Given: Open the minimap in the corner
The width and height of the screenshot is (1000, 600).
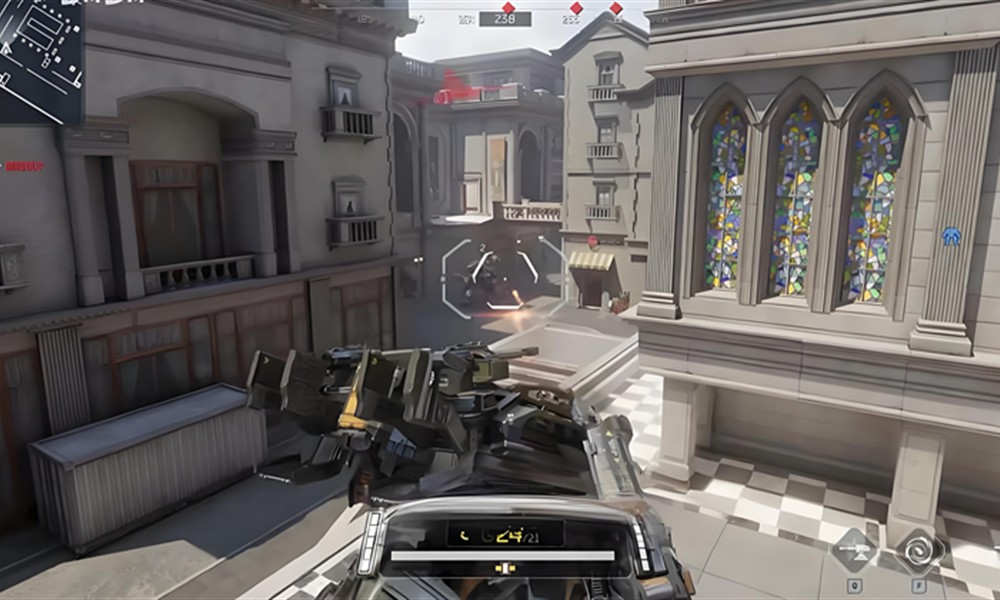Looking at the screenshot, I should (40, 60).
